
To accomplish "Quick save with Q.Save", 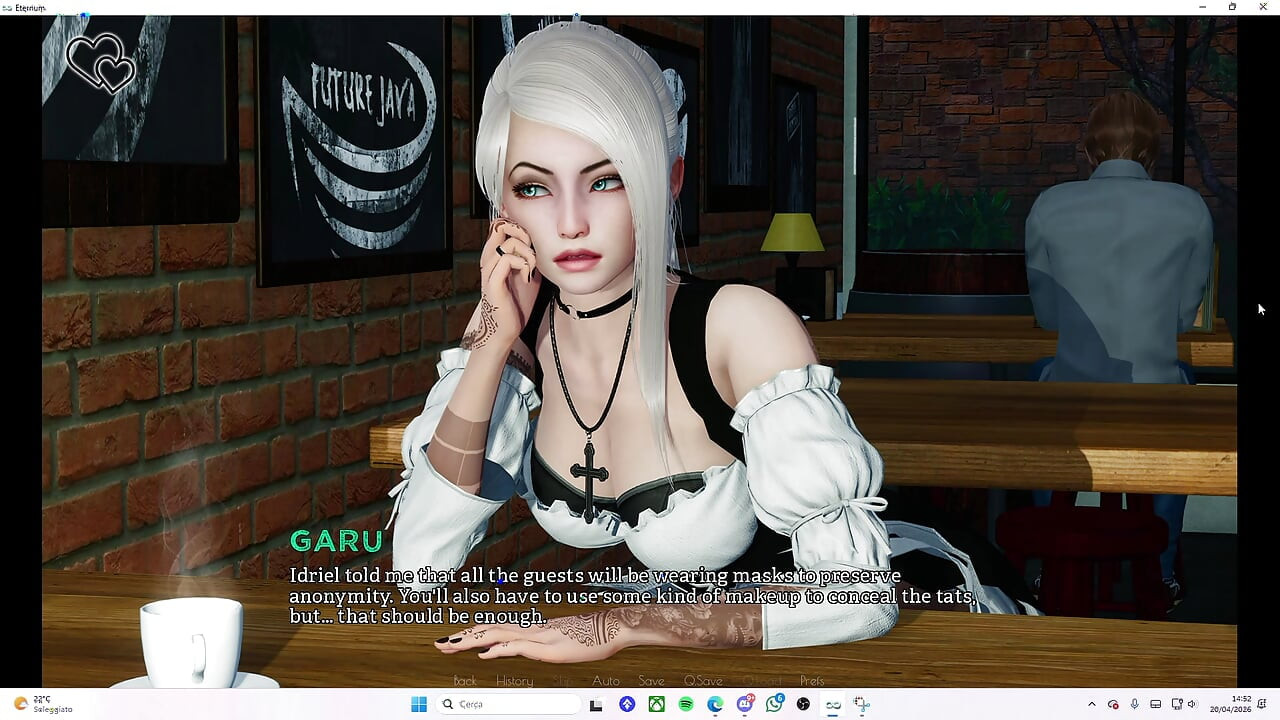I will tap(703, 681).
